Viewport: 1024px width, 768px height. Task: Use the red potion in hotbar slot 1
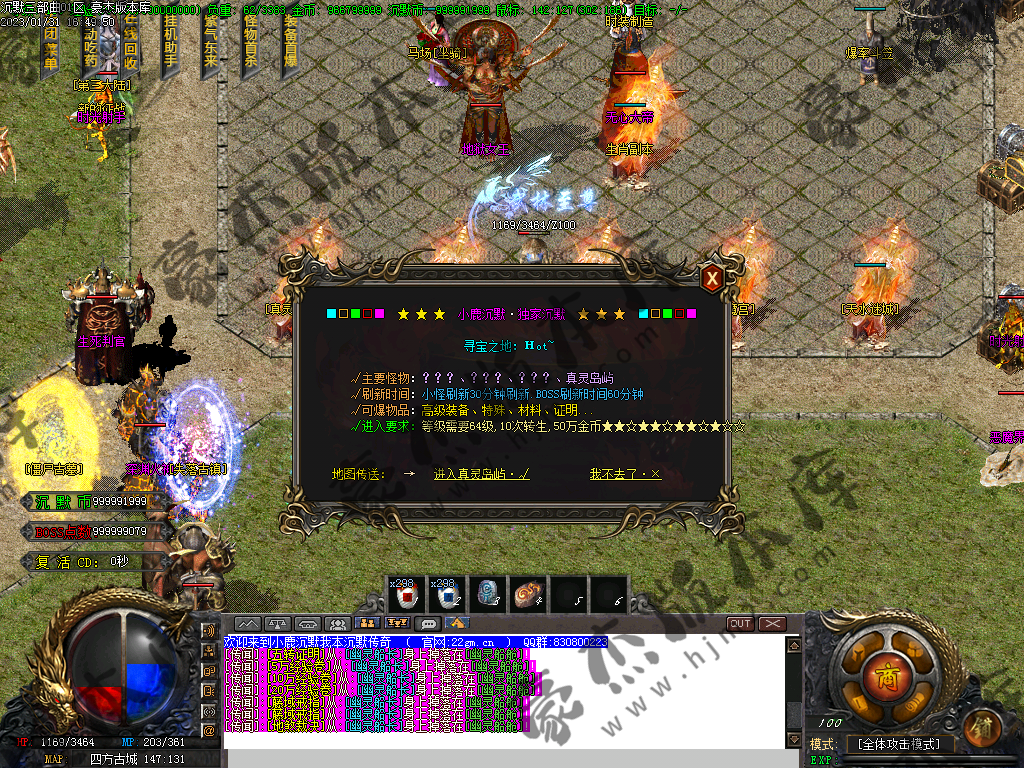click(x=406, y=595)
